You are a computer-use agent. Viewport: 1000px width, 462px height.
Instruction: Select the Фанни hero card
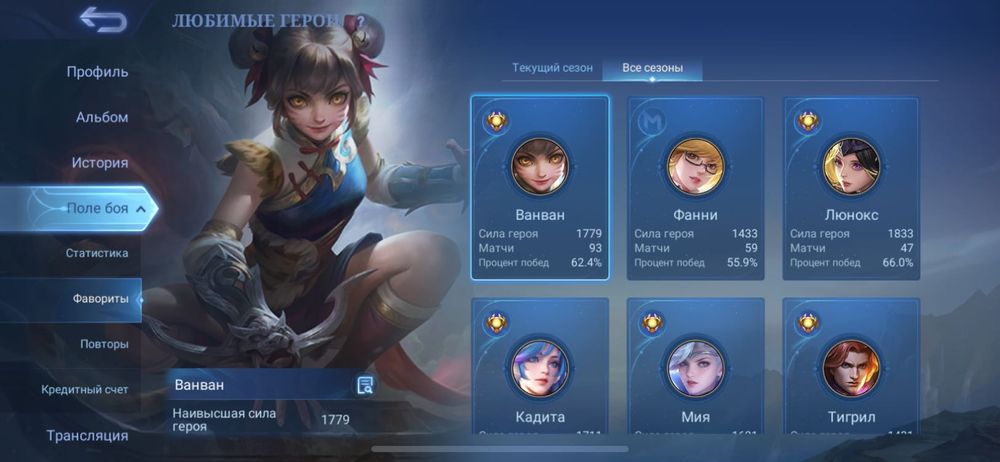[x=696, y=188]
